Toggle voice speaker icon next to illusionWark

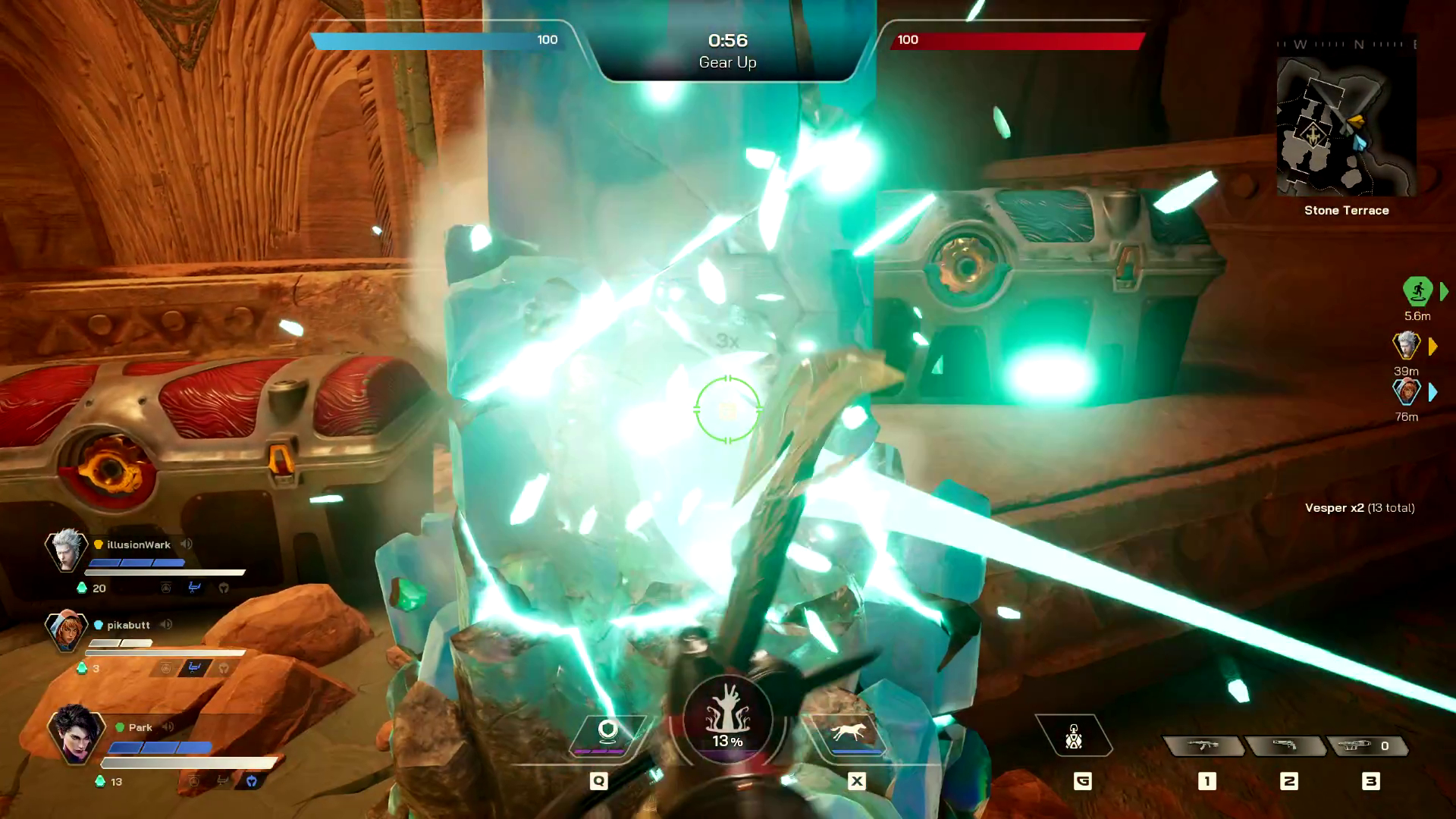(x=187, y=544)
